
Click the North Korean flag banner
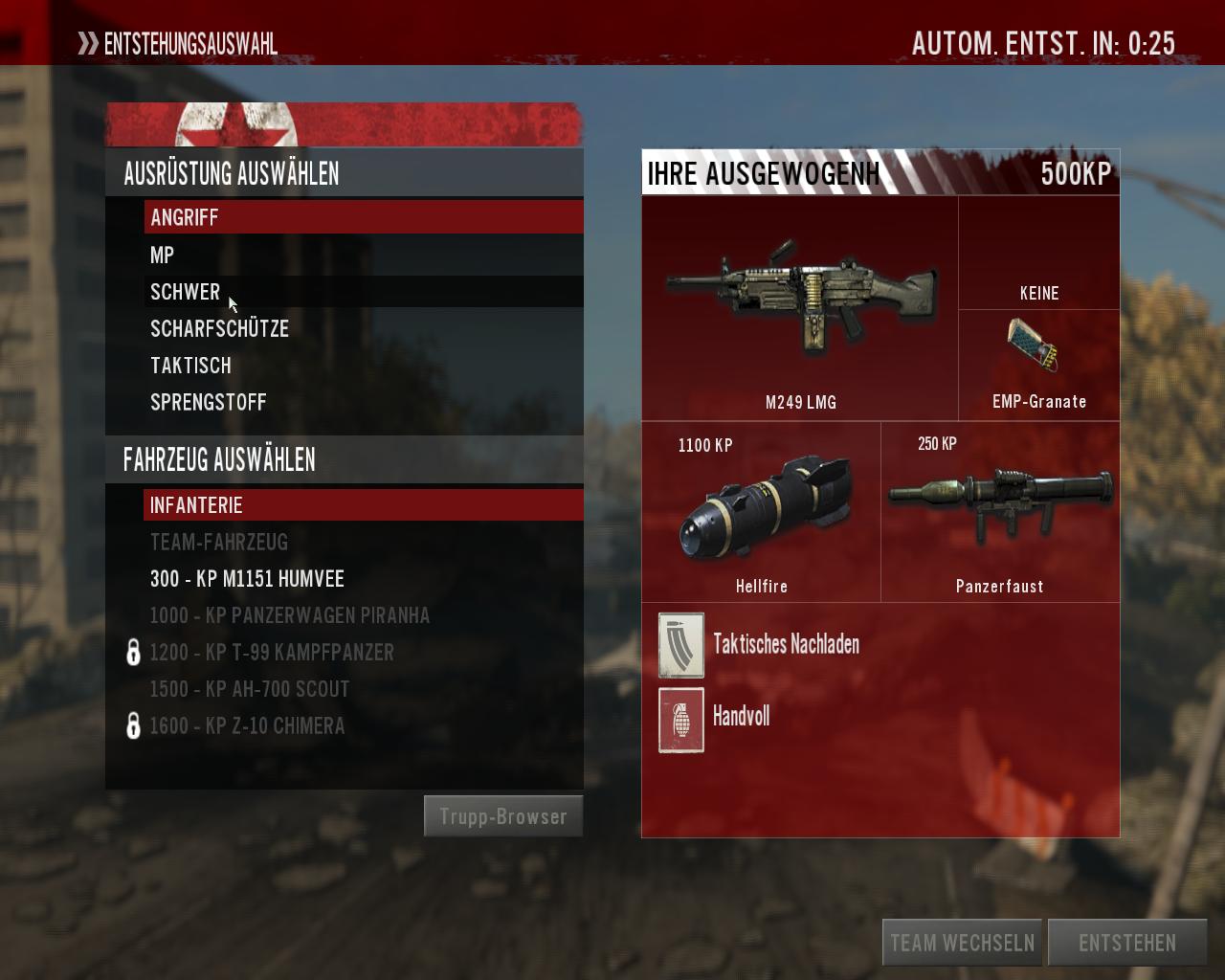click(x=345, y=121)
